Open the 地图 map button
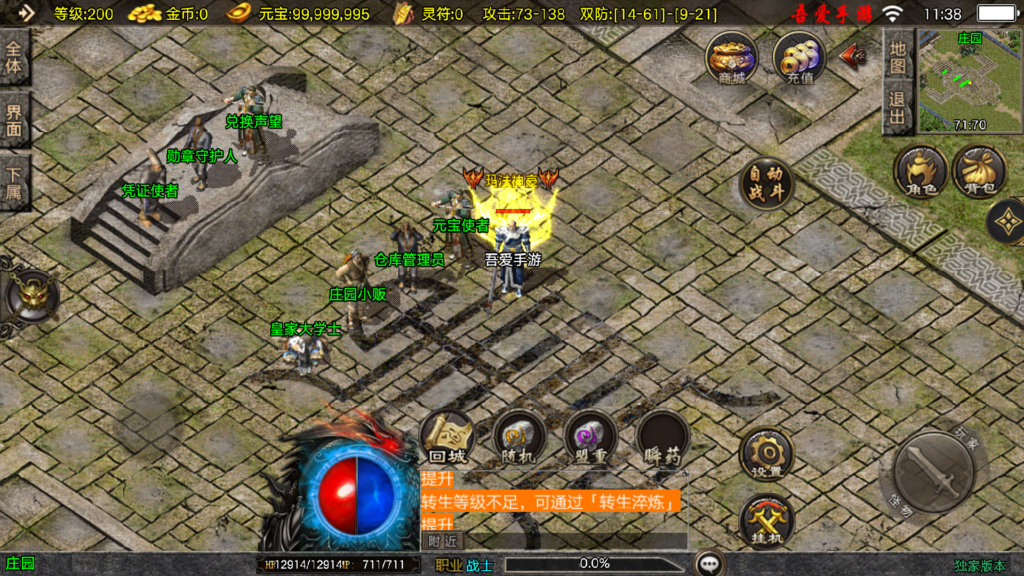 coord(898,58)
